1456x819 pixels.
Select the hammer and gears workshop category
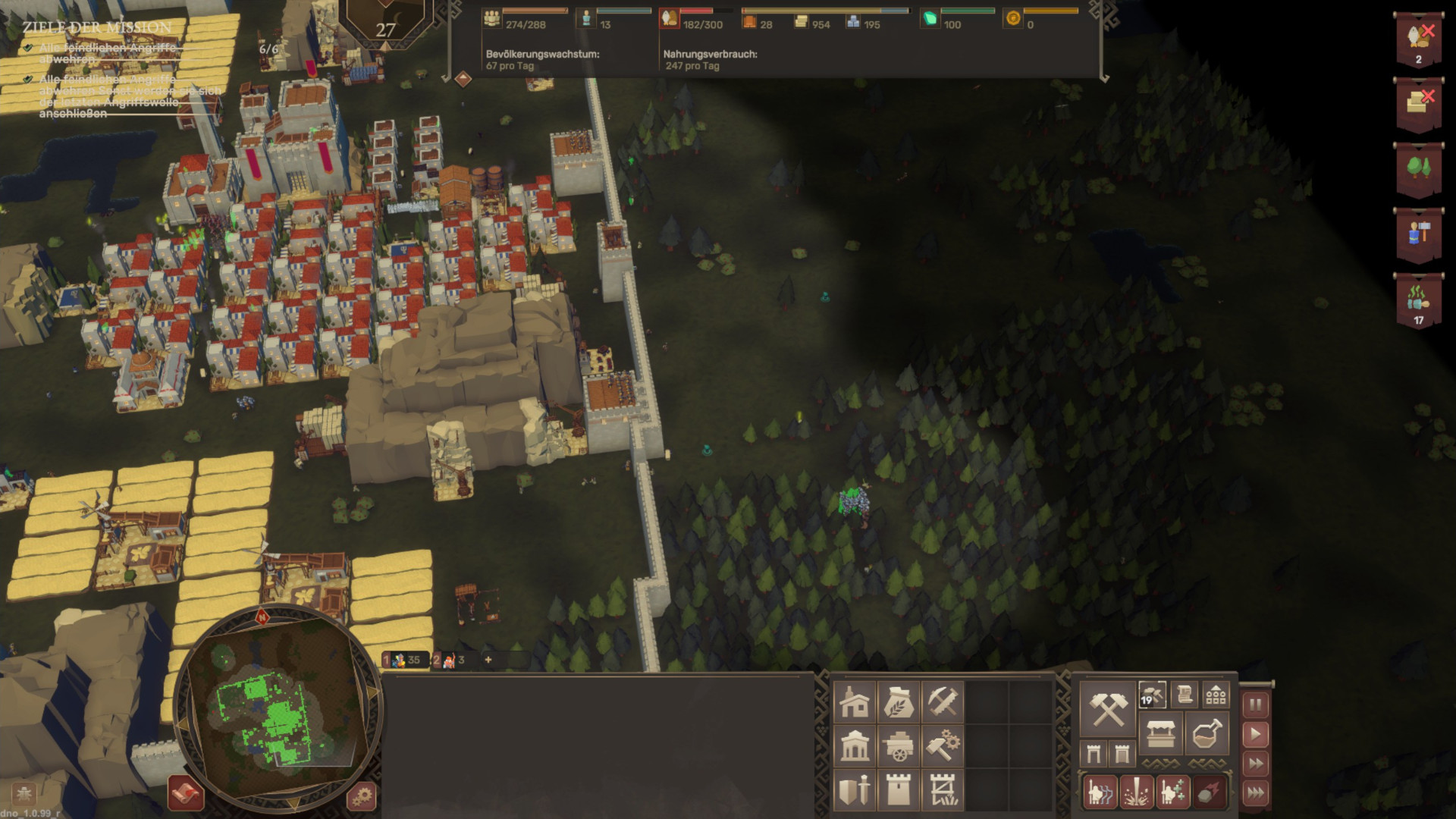(x=942, y=746)
